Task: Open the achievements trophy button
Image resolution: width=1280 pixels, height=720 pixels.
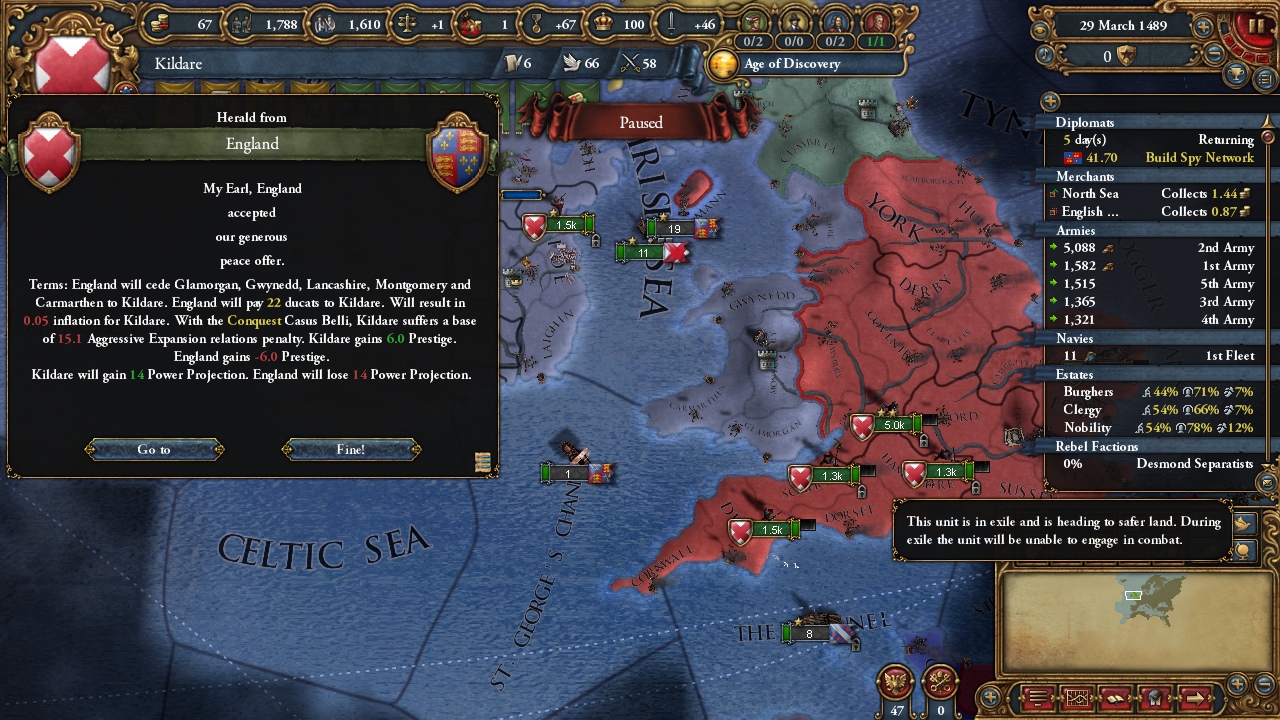Action: [x=1237, y=75]
